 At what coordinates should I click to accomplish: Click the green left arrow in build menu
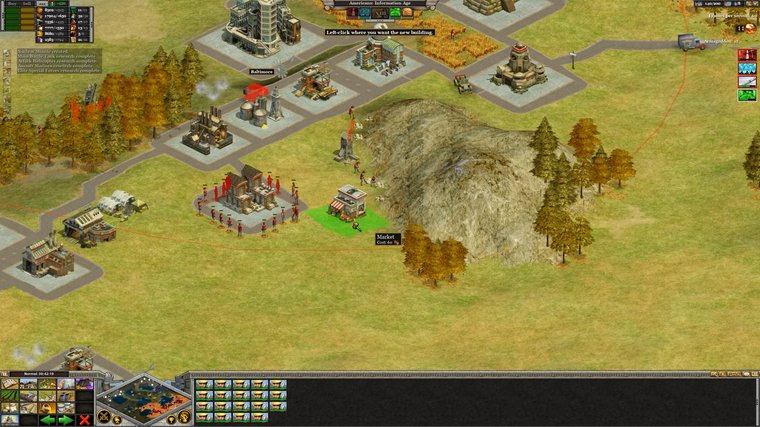47,420
